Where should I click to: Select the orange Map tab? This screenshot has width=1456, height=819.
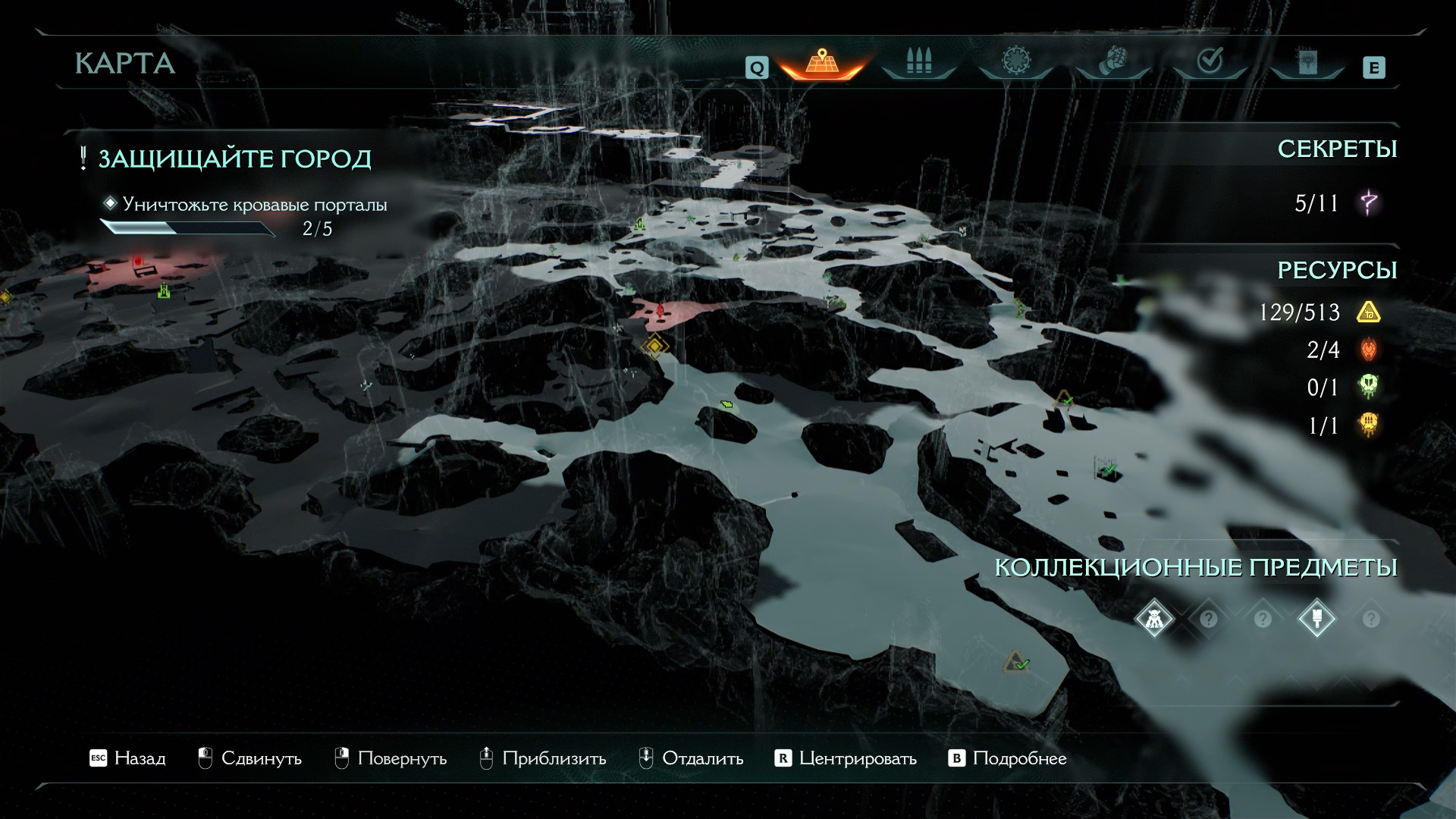tap(821, 62)
